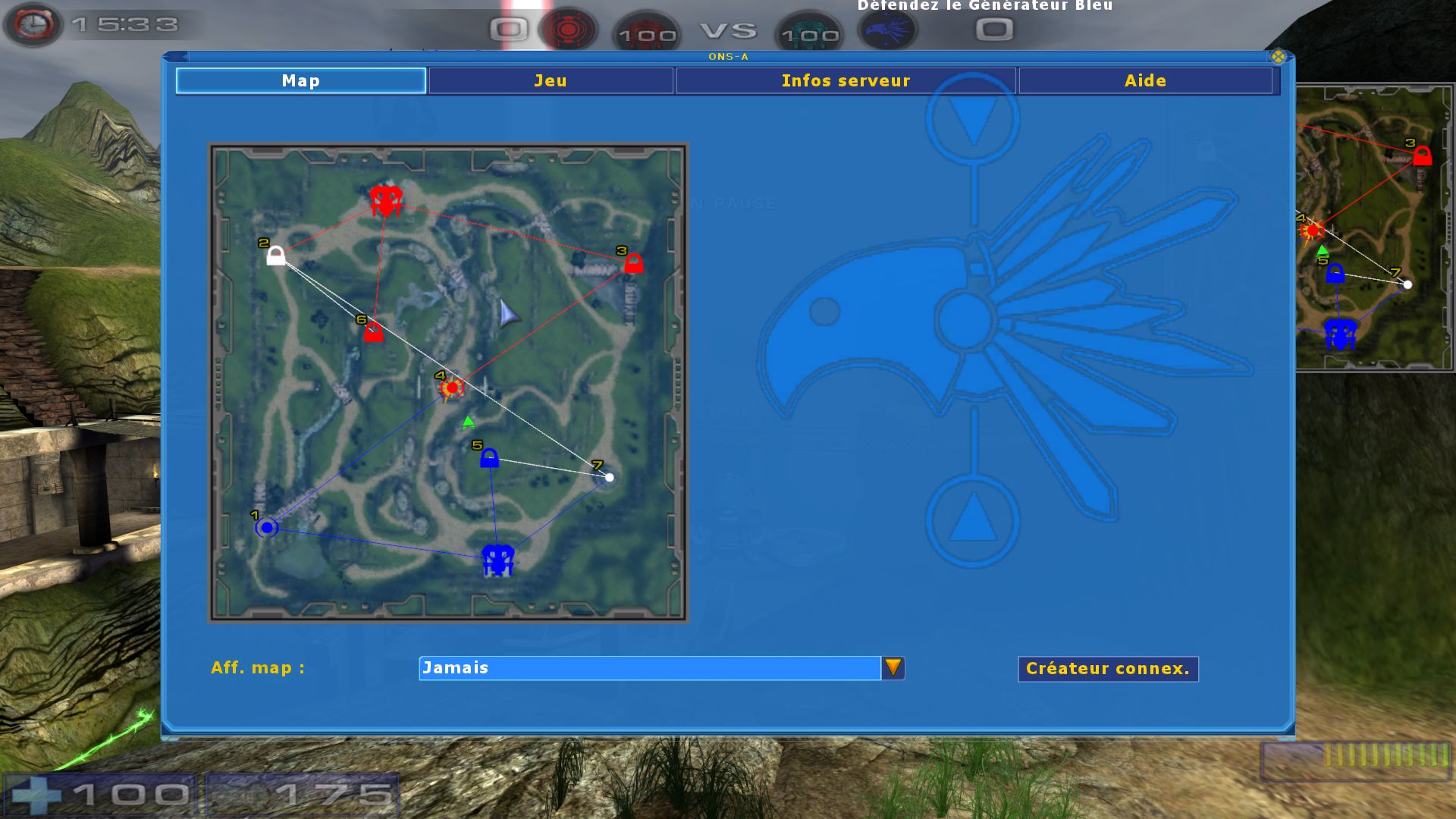Select red node 6 on the map

(x=373, y=331)
